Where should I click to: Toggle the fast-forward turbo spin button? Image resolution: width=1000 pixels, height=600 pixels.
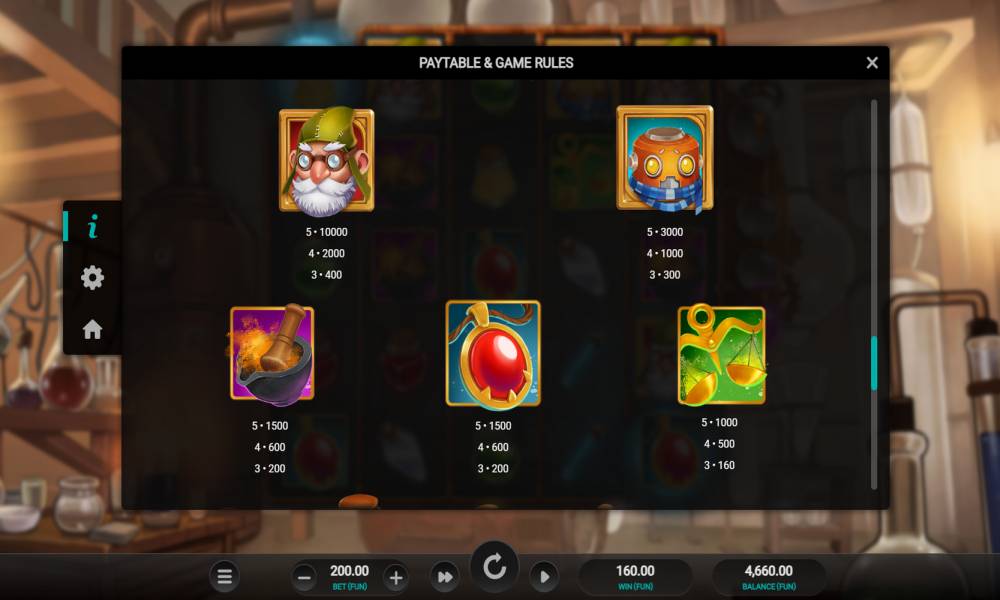[x=444, y=576]
